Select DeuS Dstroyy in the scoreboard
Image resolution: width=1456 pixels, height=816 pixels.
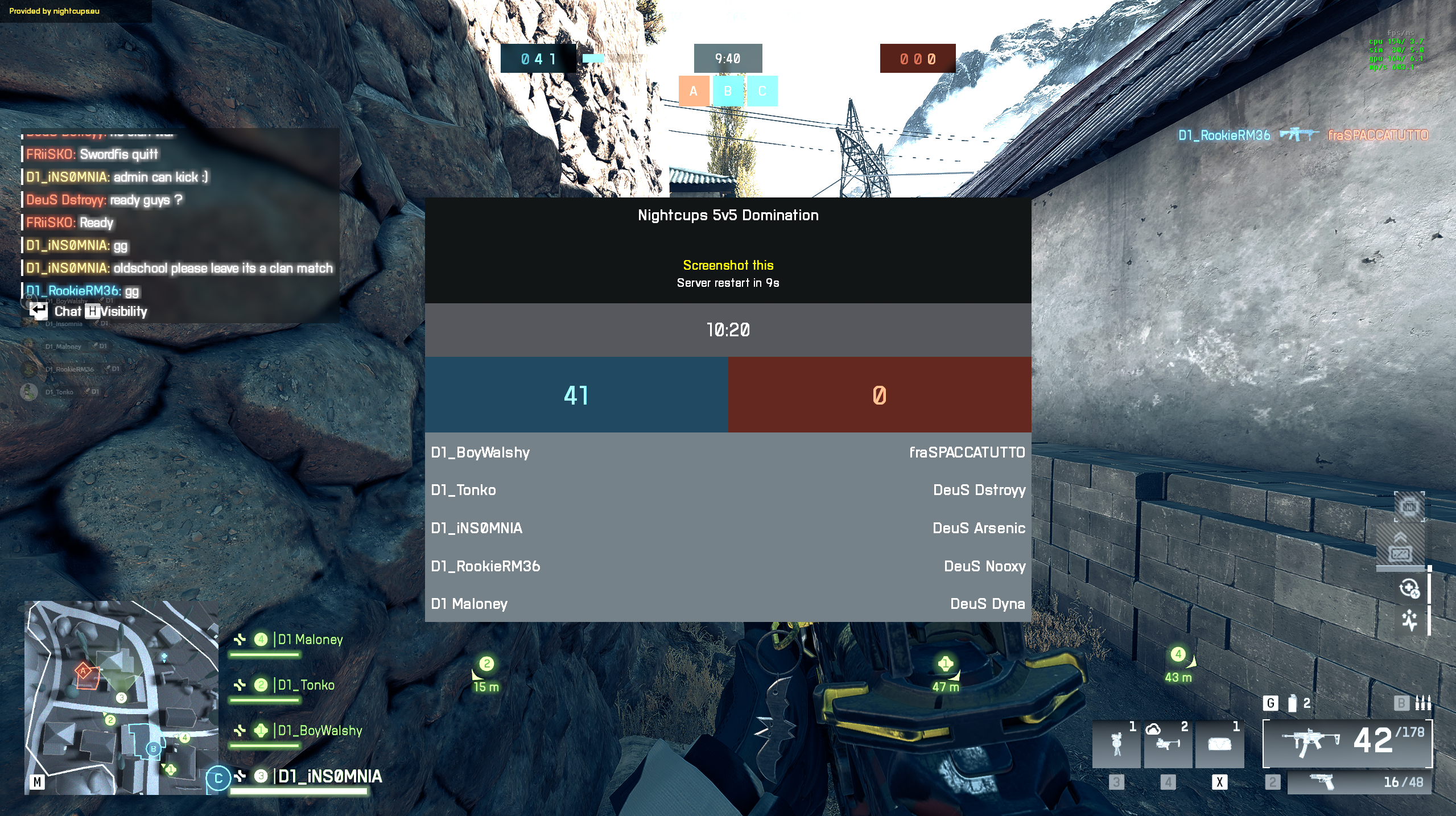tap(979, 490)
